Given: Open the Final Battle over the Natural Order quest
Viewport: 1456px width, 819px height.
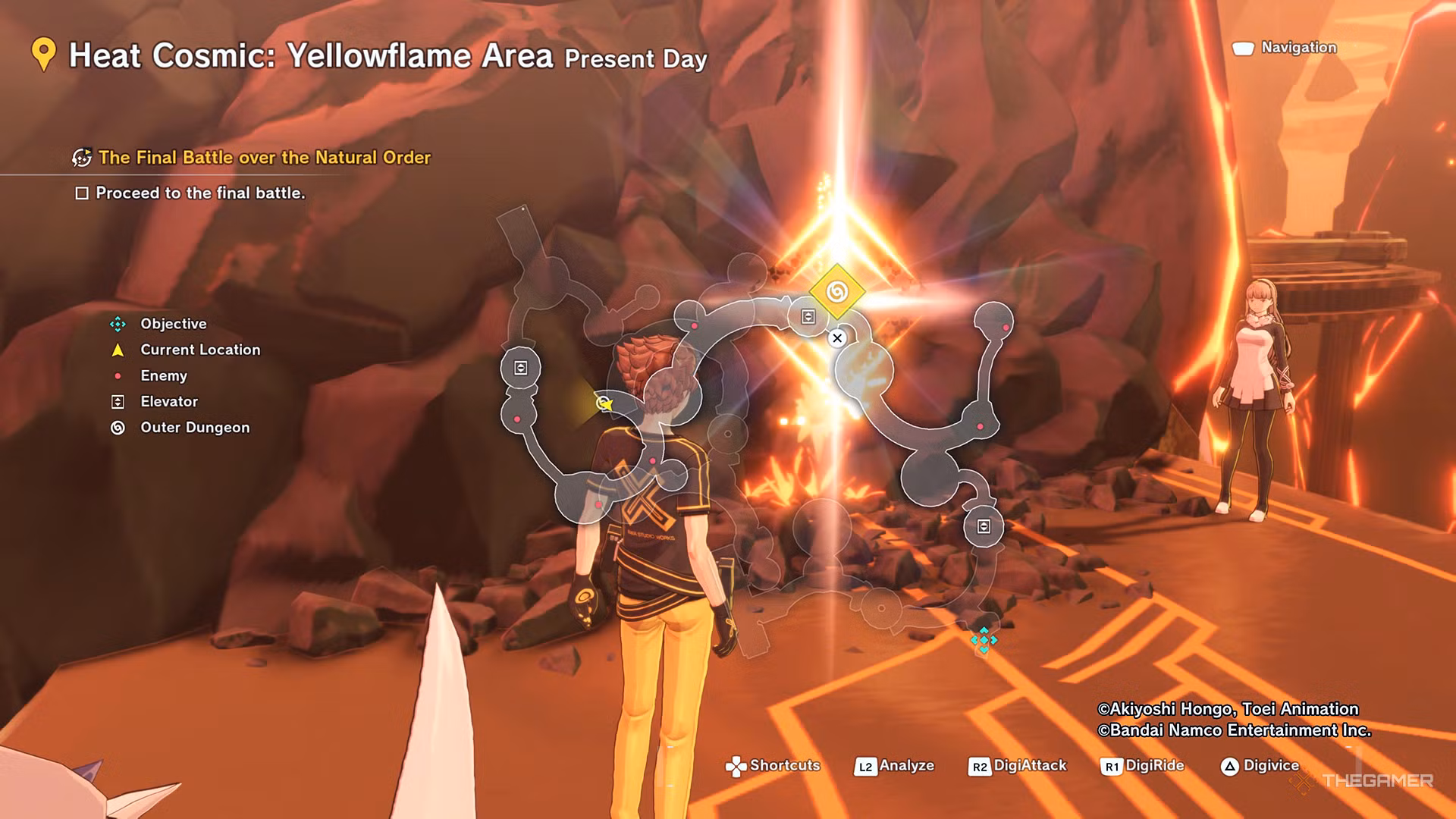Looking at the screenshot, I should [x=264, y=158].
